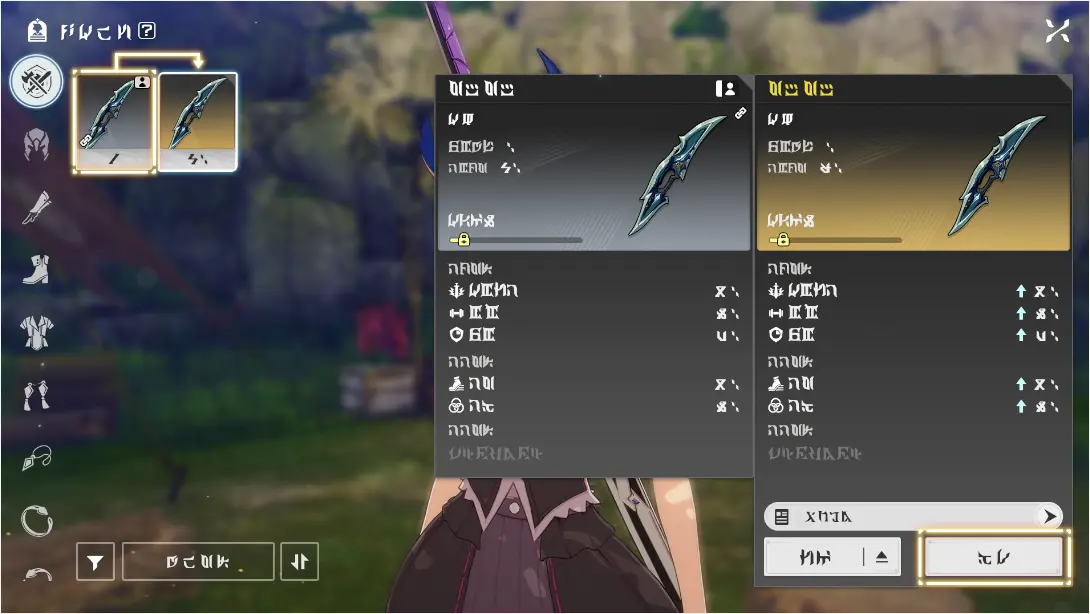Toggle the lock on the equipped weapon panel
Viewport: 1090px width, 614px height.
point(462,240)
